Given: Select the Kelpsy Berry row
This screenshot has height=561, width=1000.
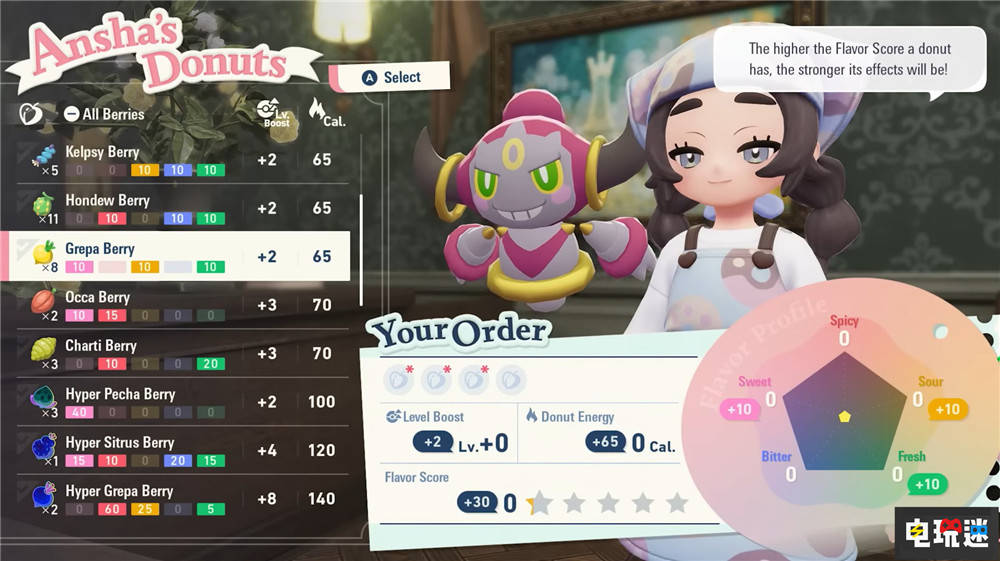Looking at the screenshot, I should 180,160.
